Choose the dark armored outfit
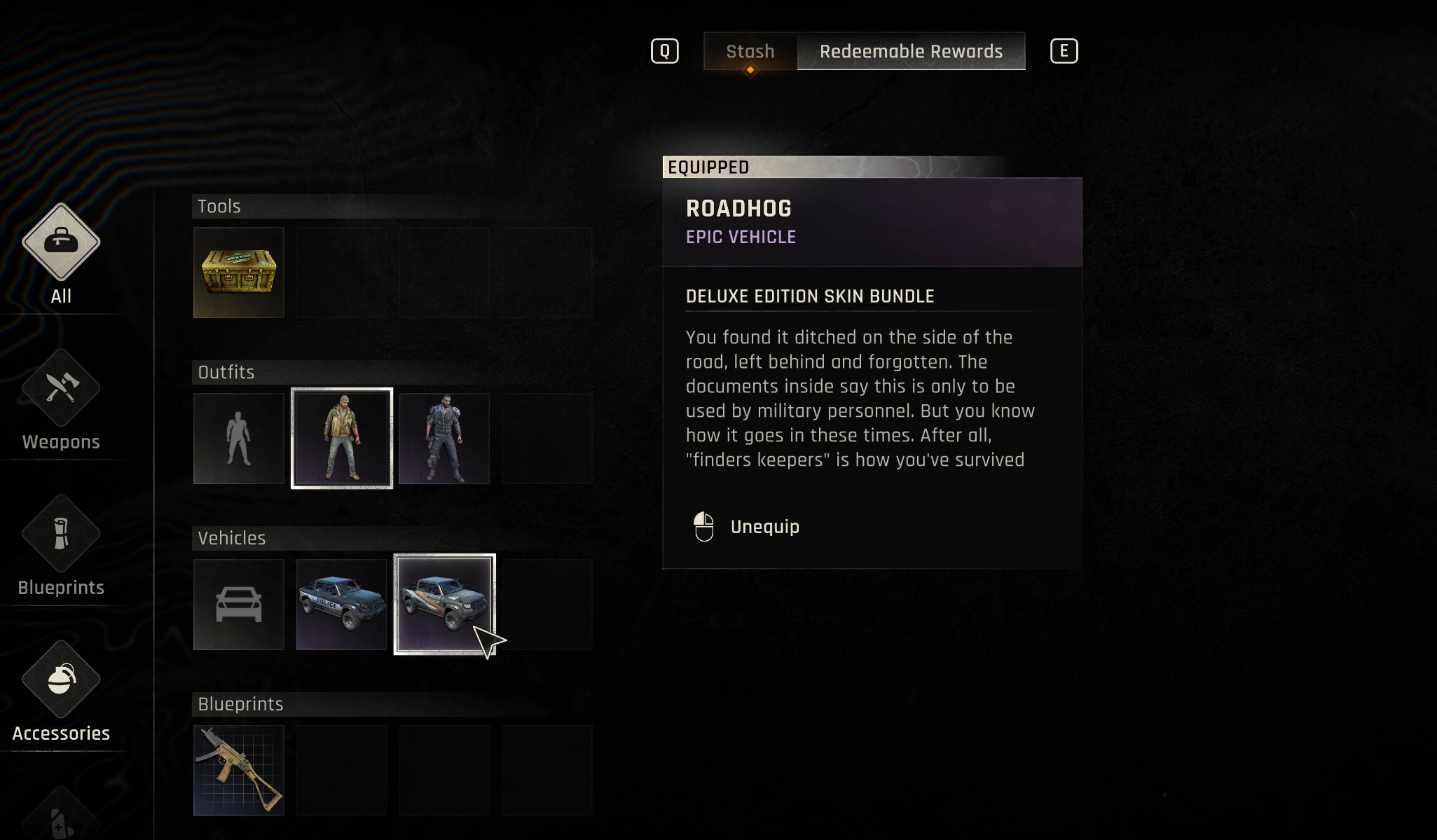 point(444,439)
